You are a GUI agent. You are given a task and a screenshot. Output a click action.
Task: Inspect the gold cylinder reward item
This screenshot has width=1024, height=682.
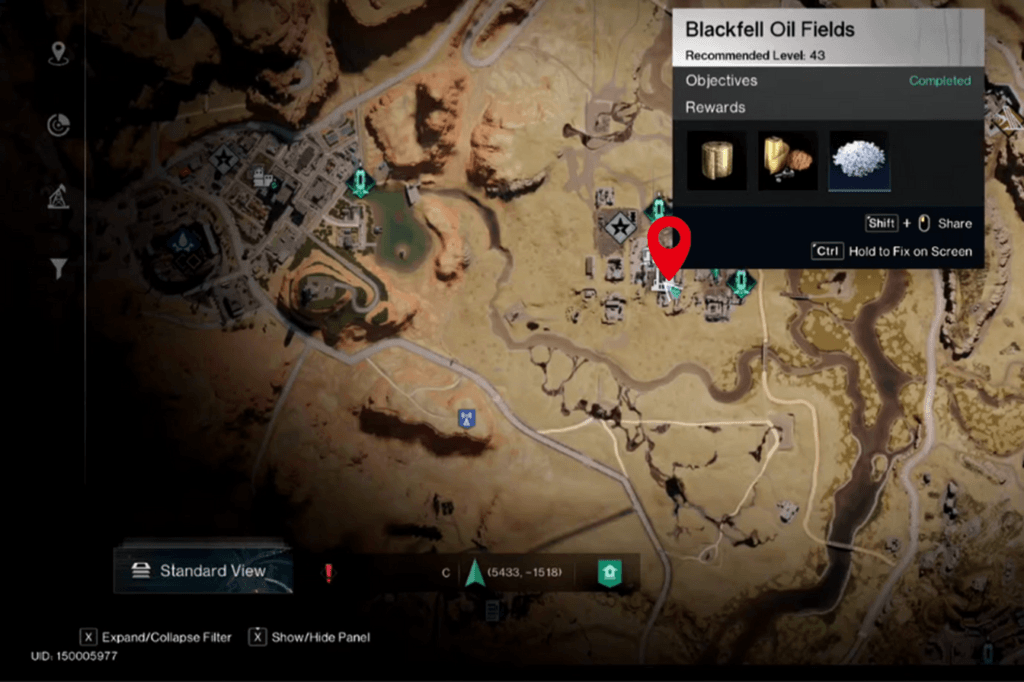(x=716, y=160)
